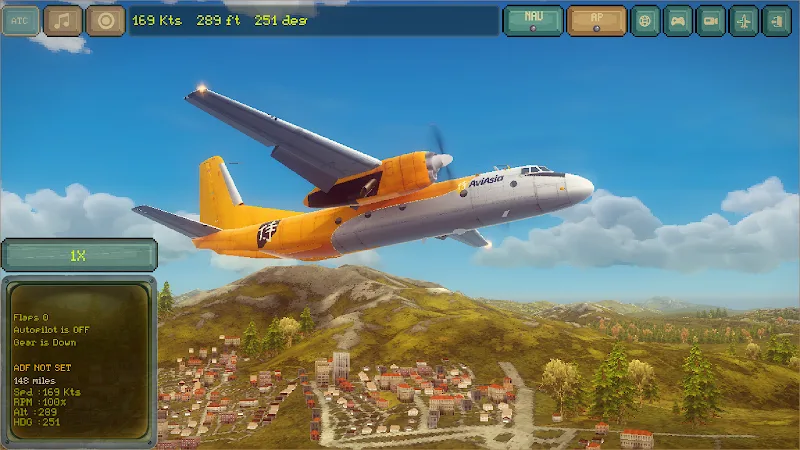800x450 pixels.
Task: Open the globe map icon
Action: coord(646,20)
